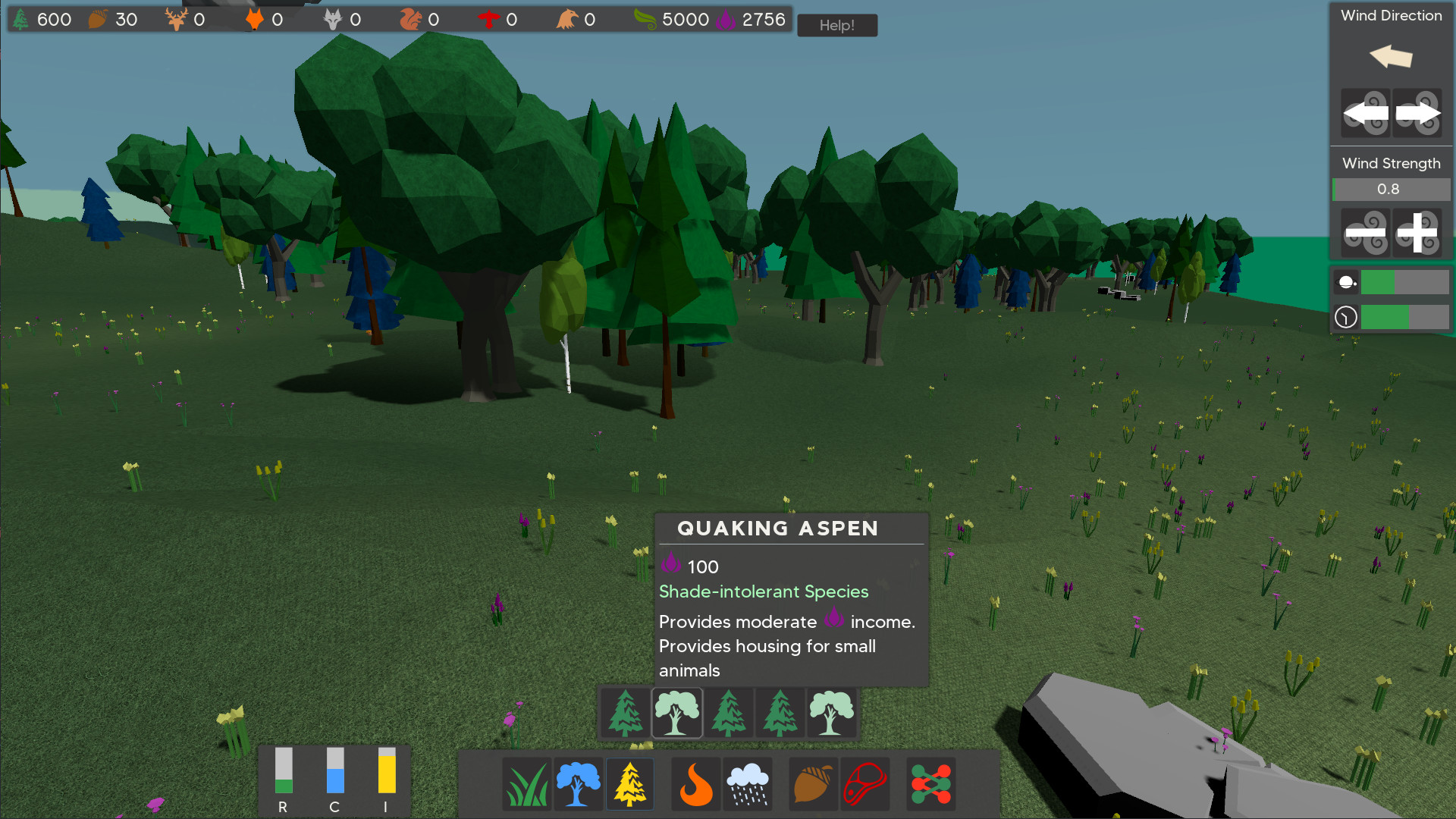Screen dimensions: 1456x819
Task: Toggle the planet weather display
Action: (1345, 281)
